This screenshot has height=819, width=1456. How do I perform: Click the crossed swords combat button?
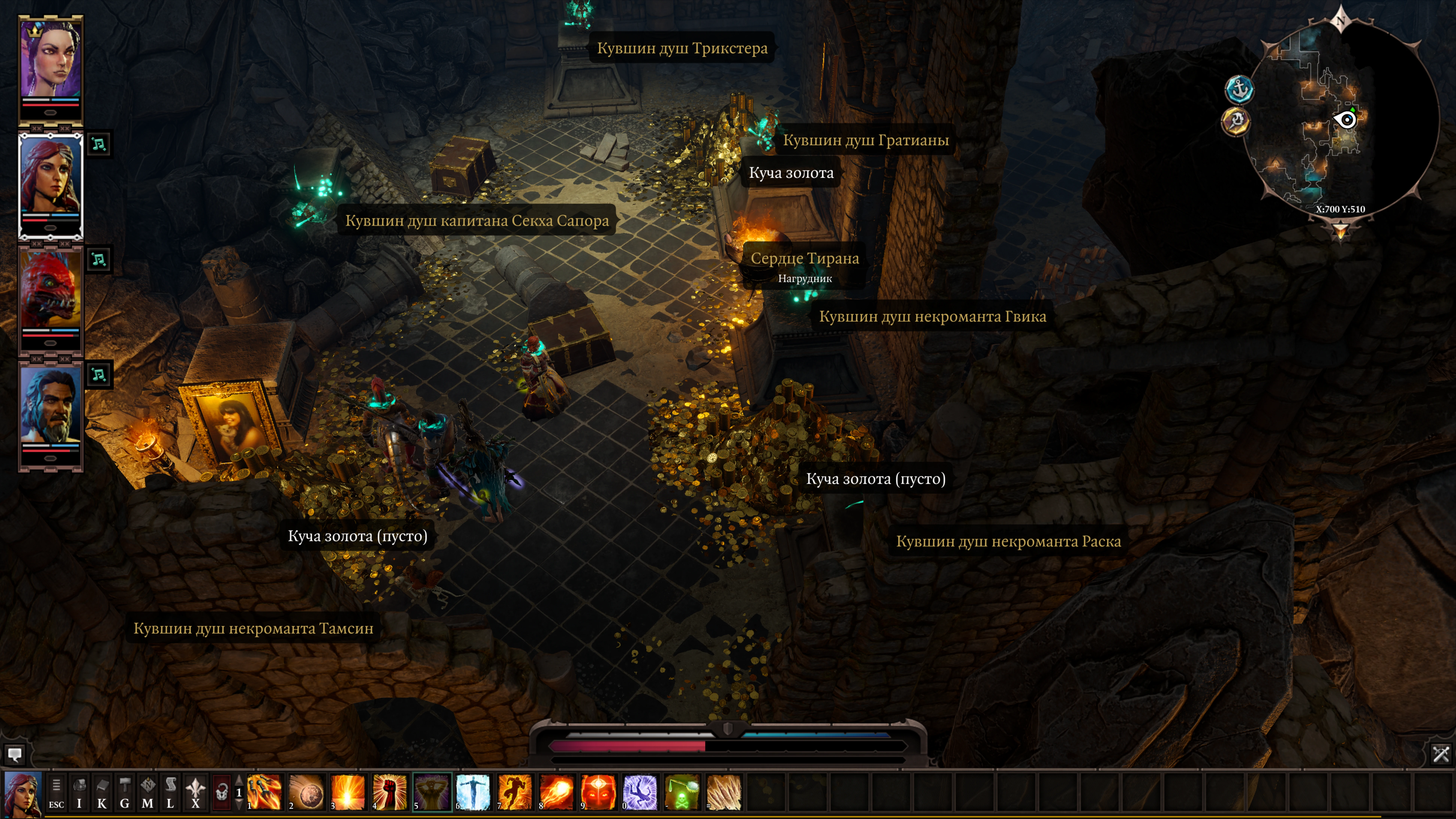tap(1441, 753)
